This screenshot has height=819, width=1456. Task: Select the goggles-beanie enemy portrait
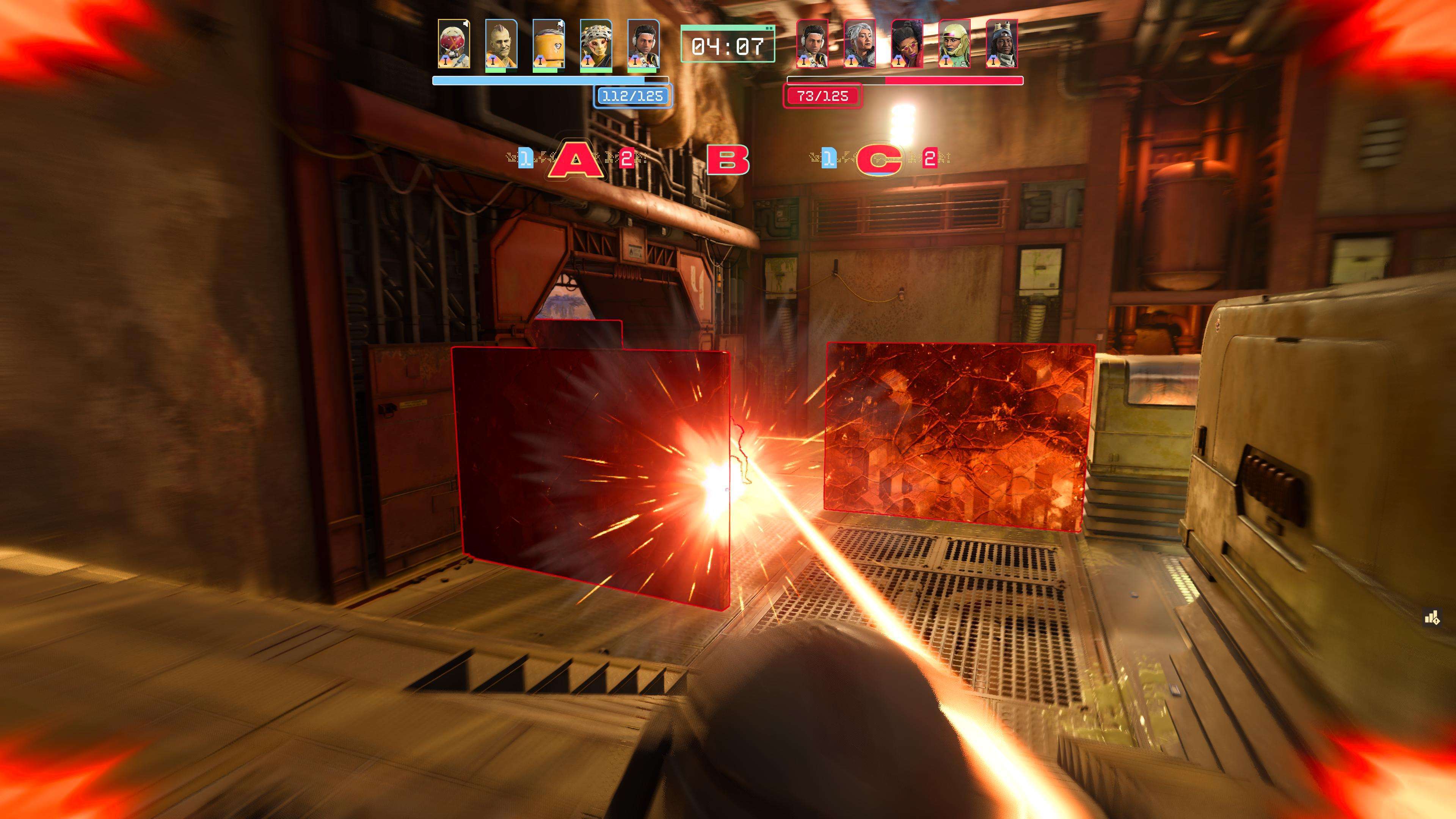pyautogui.click(x=1001, y=44)
